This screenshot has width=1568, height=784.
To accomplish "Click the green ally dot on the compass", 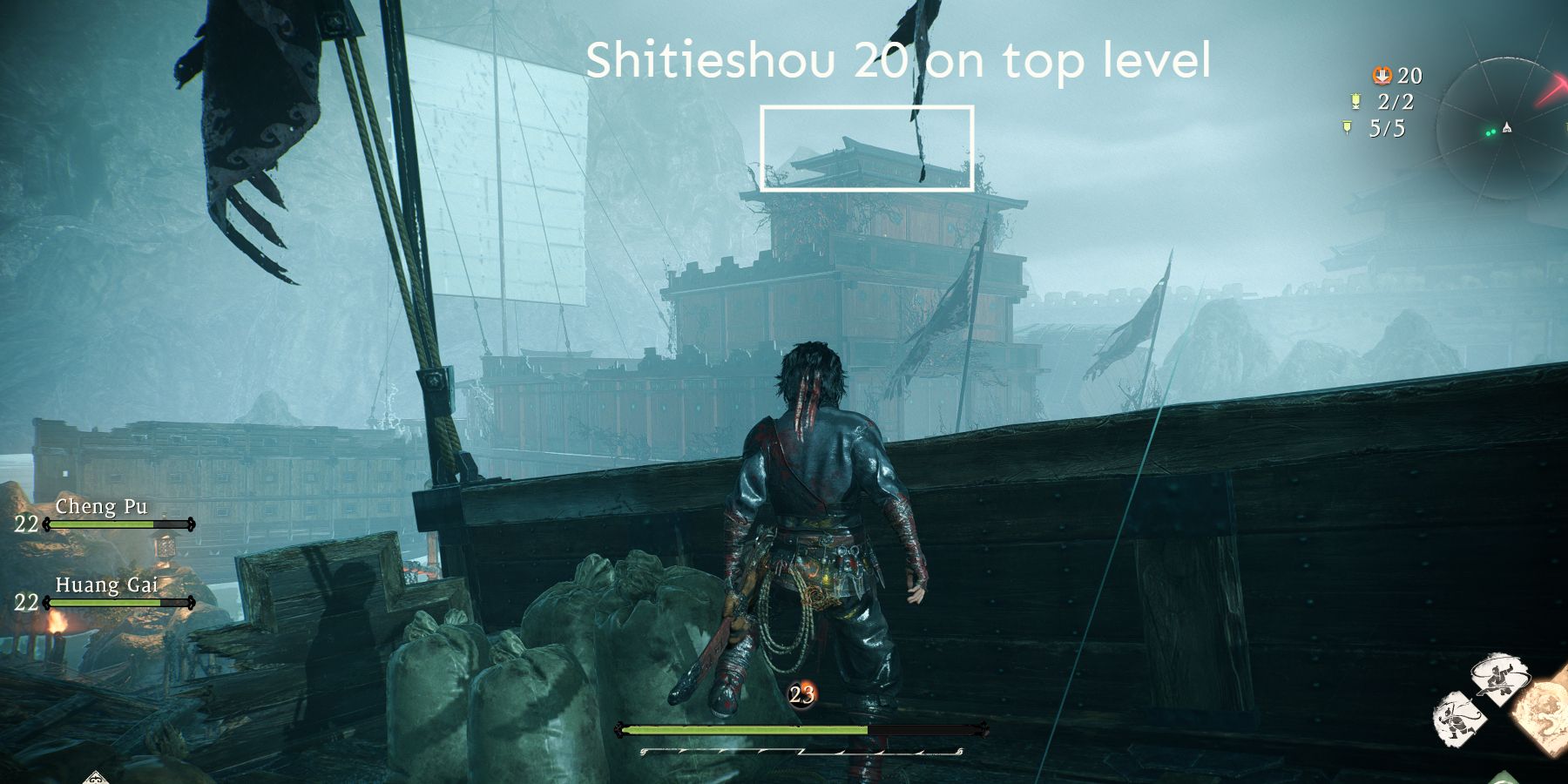I will pos(1492,132).
